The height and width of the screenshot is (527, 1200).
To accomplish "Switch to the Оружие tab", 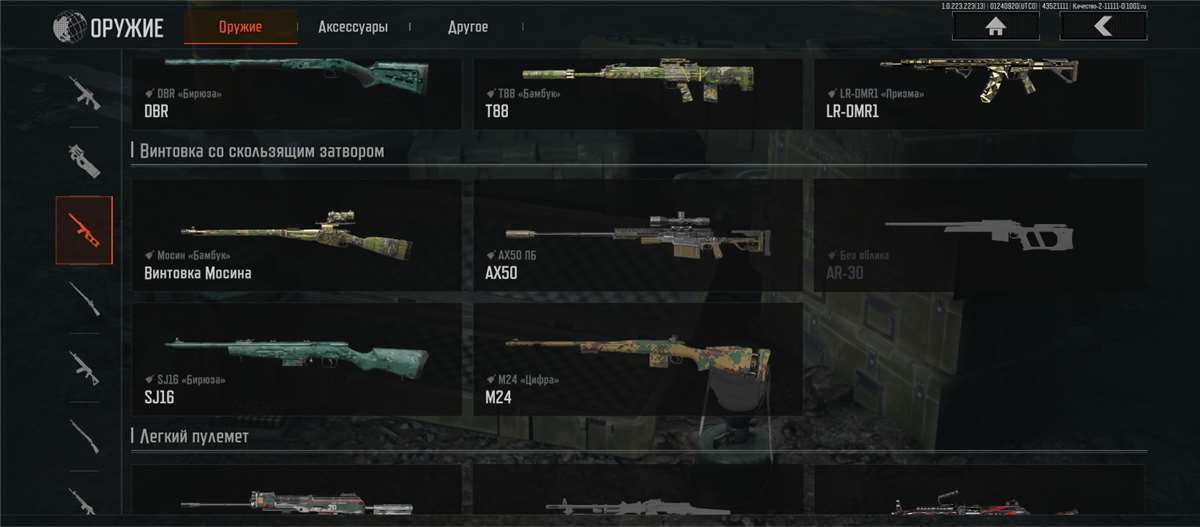I will coord(240,27).
